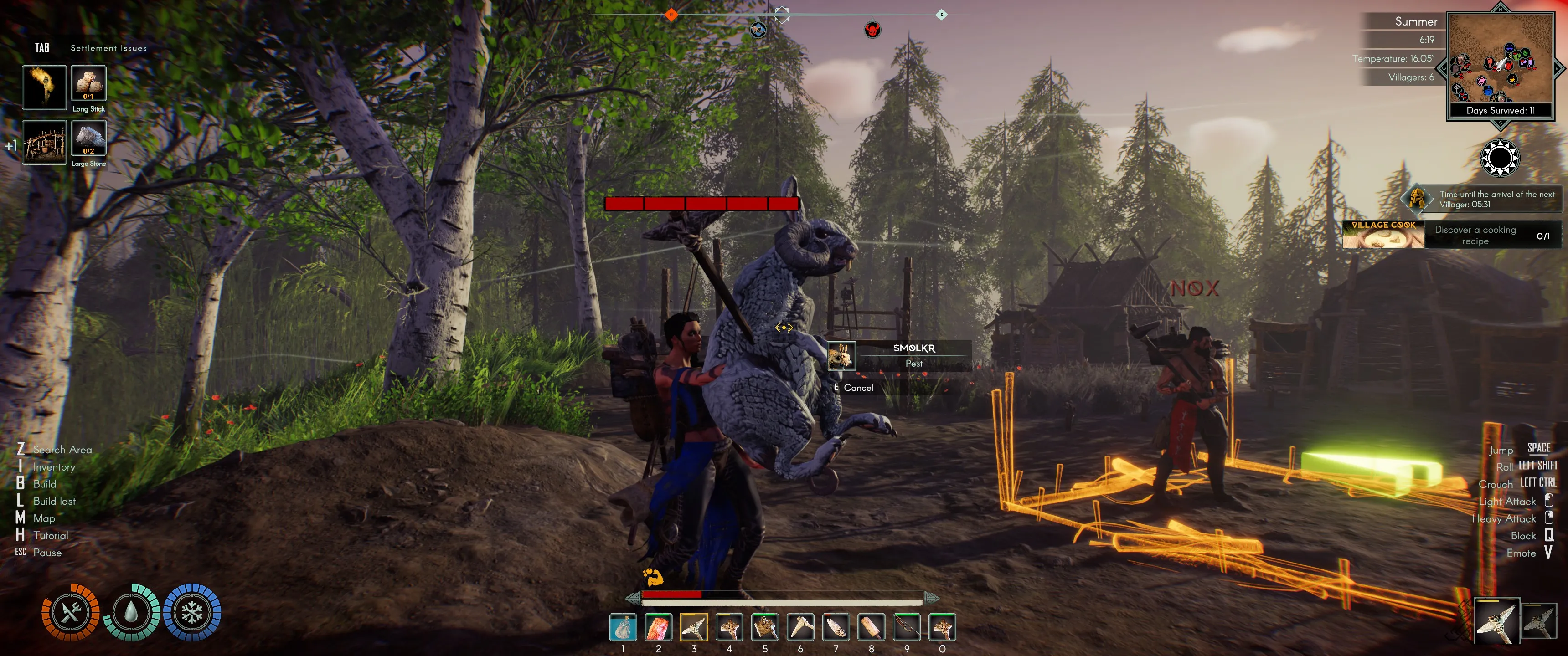The image size is (1568, 656).
Task: Open the wooden shelter building issue
Action: (x=44, y=143)
